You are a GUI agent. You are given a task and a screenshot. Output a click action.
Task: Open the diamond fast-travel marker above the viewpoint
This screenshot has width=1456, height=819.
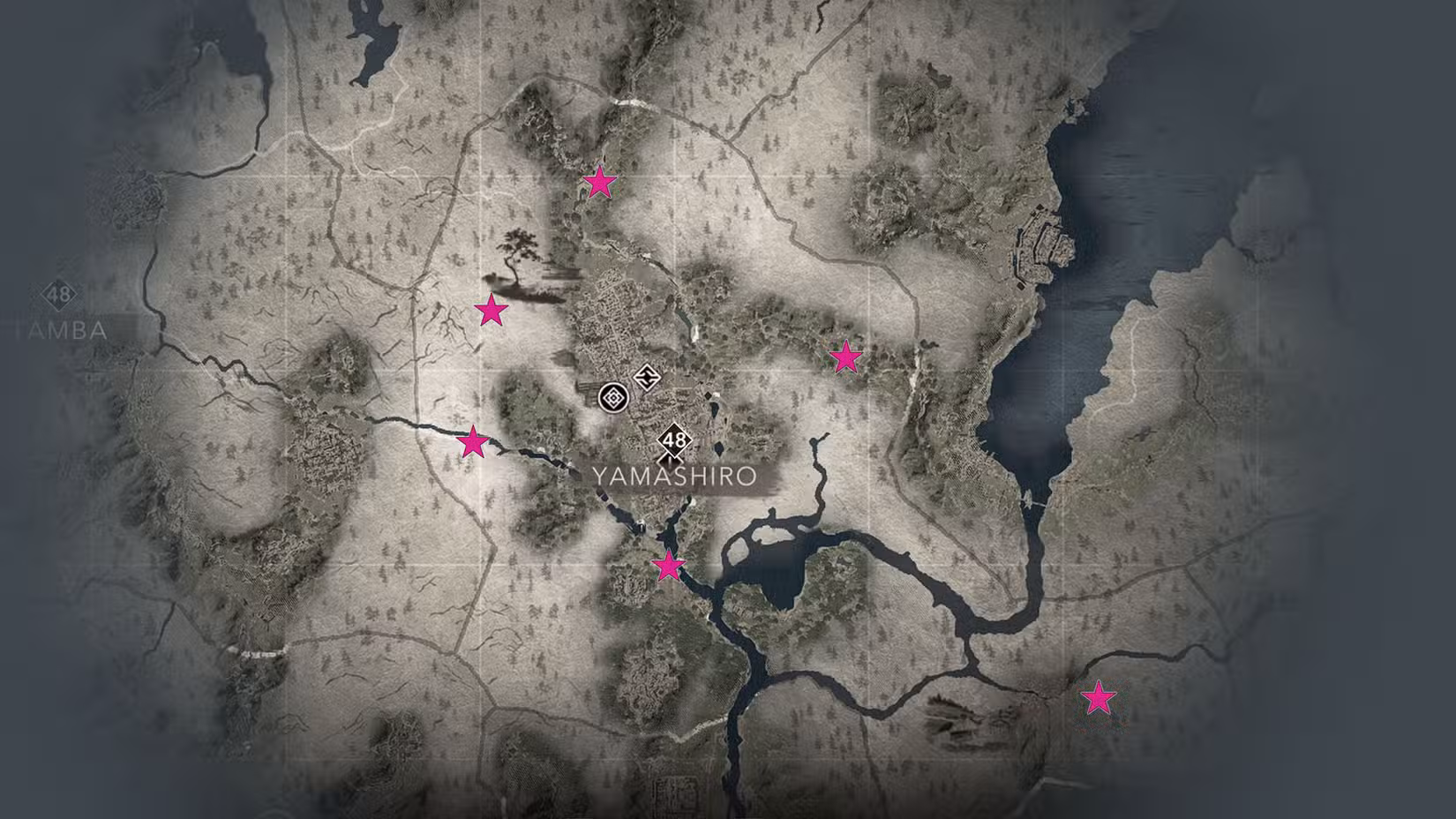pos(647,378)
